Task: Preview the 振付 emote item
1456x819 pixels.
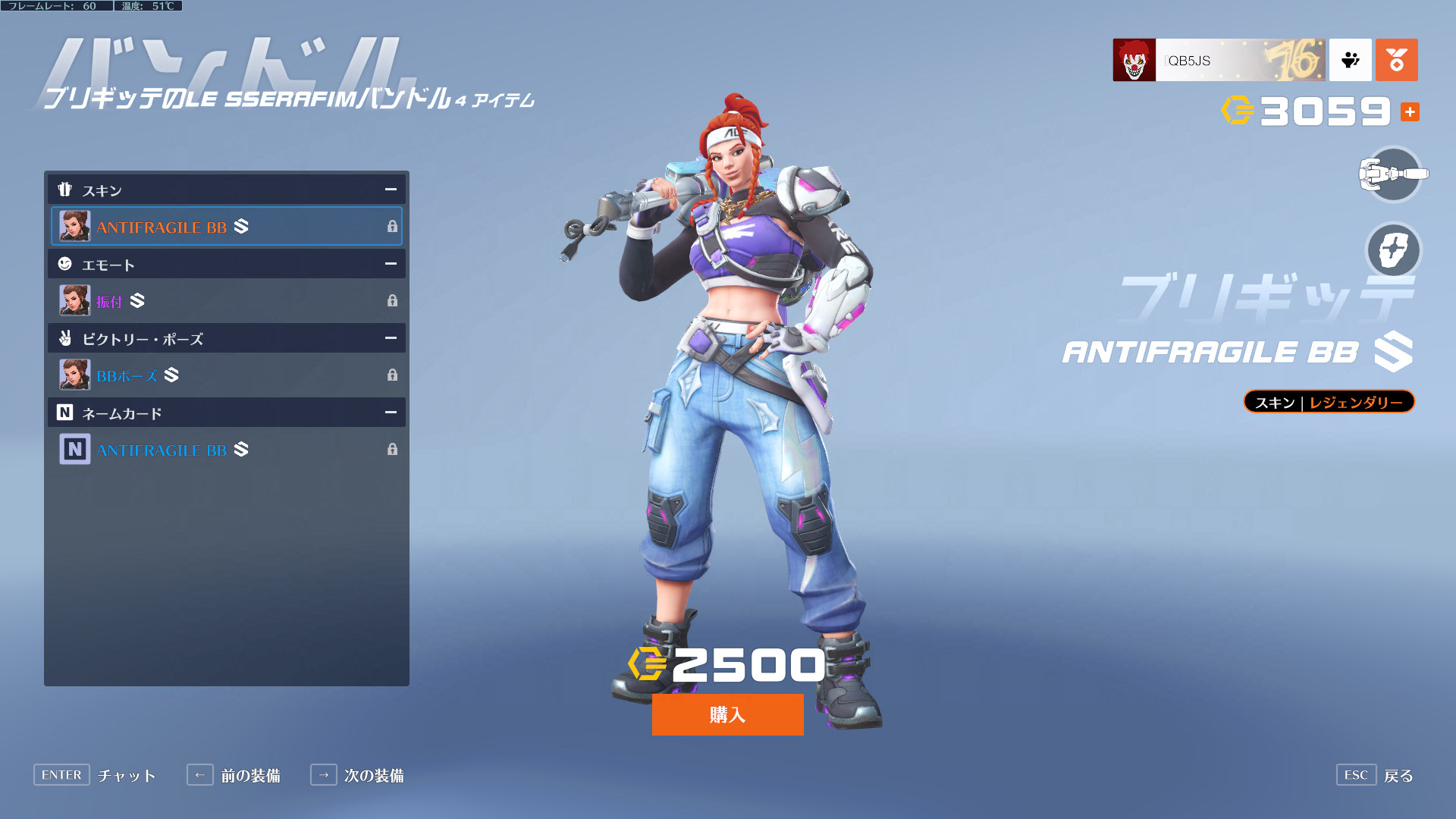Action: (x=226, y=301)
